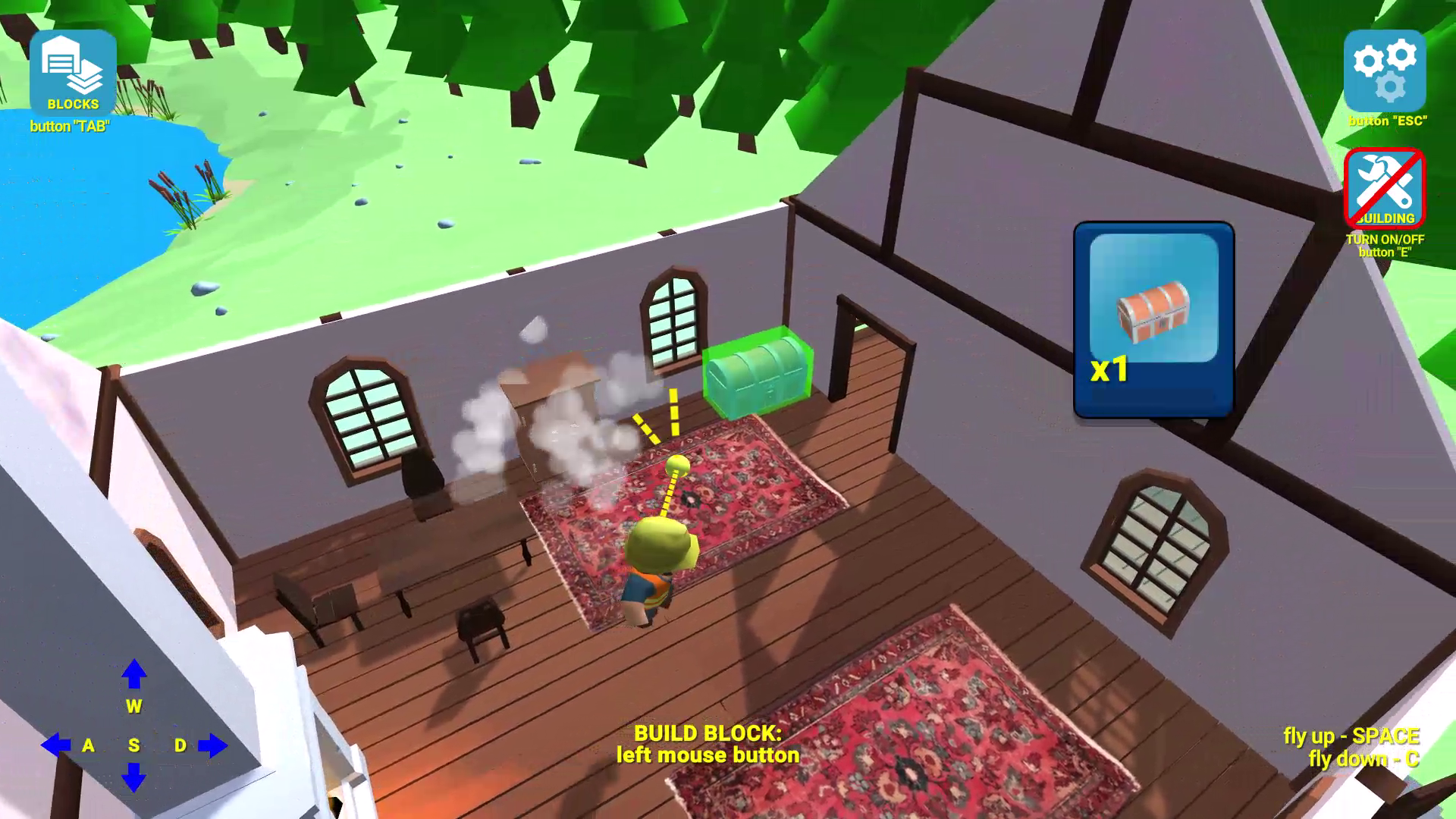Toggle the BLOCKS panel open
This screenshot has height=819, width=1456.
coord(72,72)
